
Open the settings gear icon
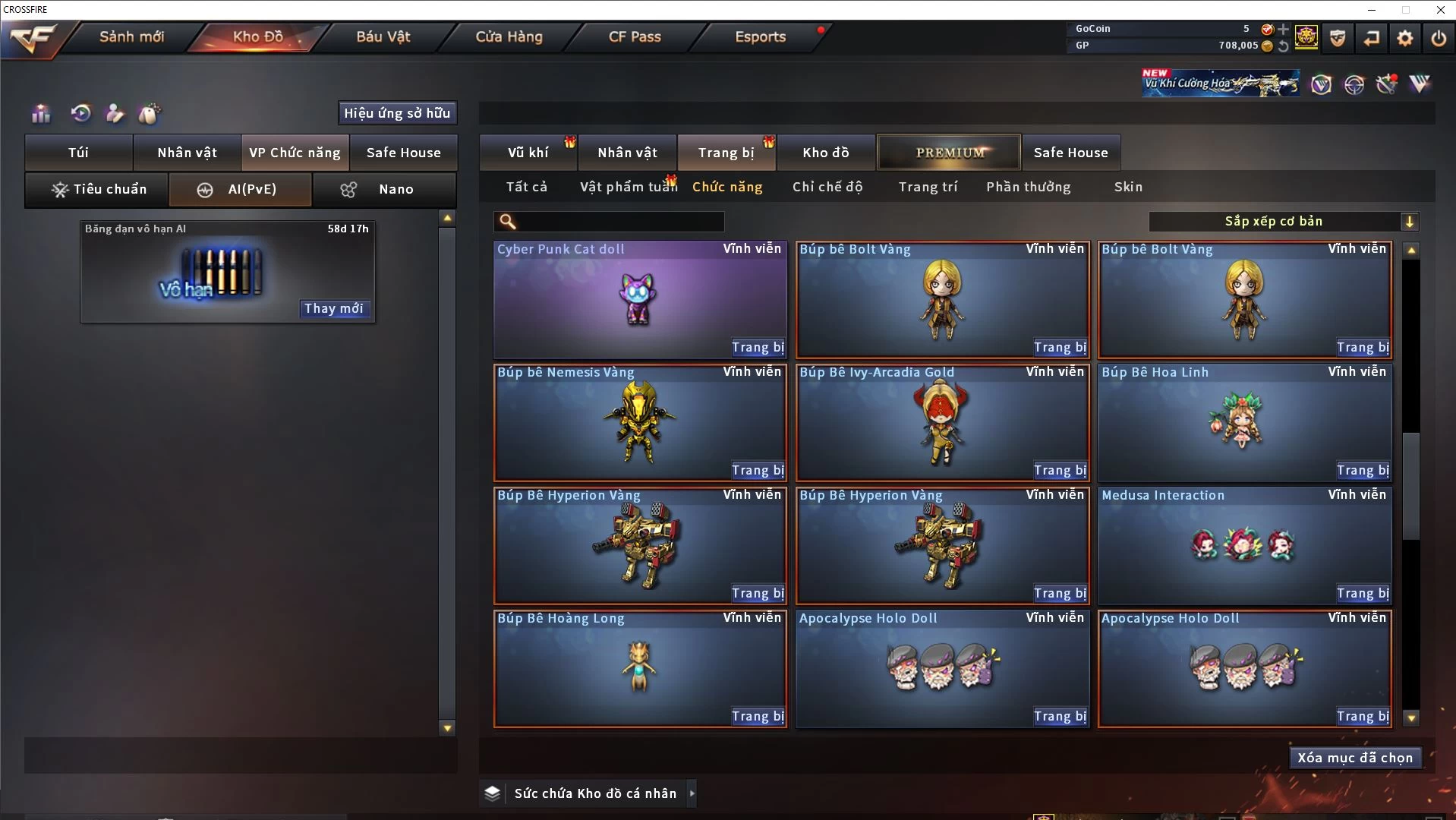coord(1405,38)
